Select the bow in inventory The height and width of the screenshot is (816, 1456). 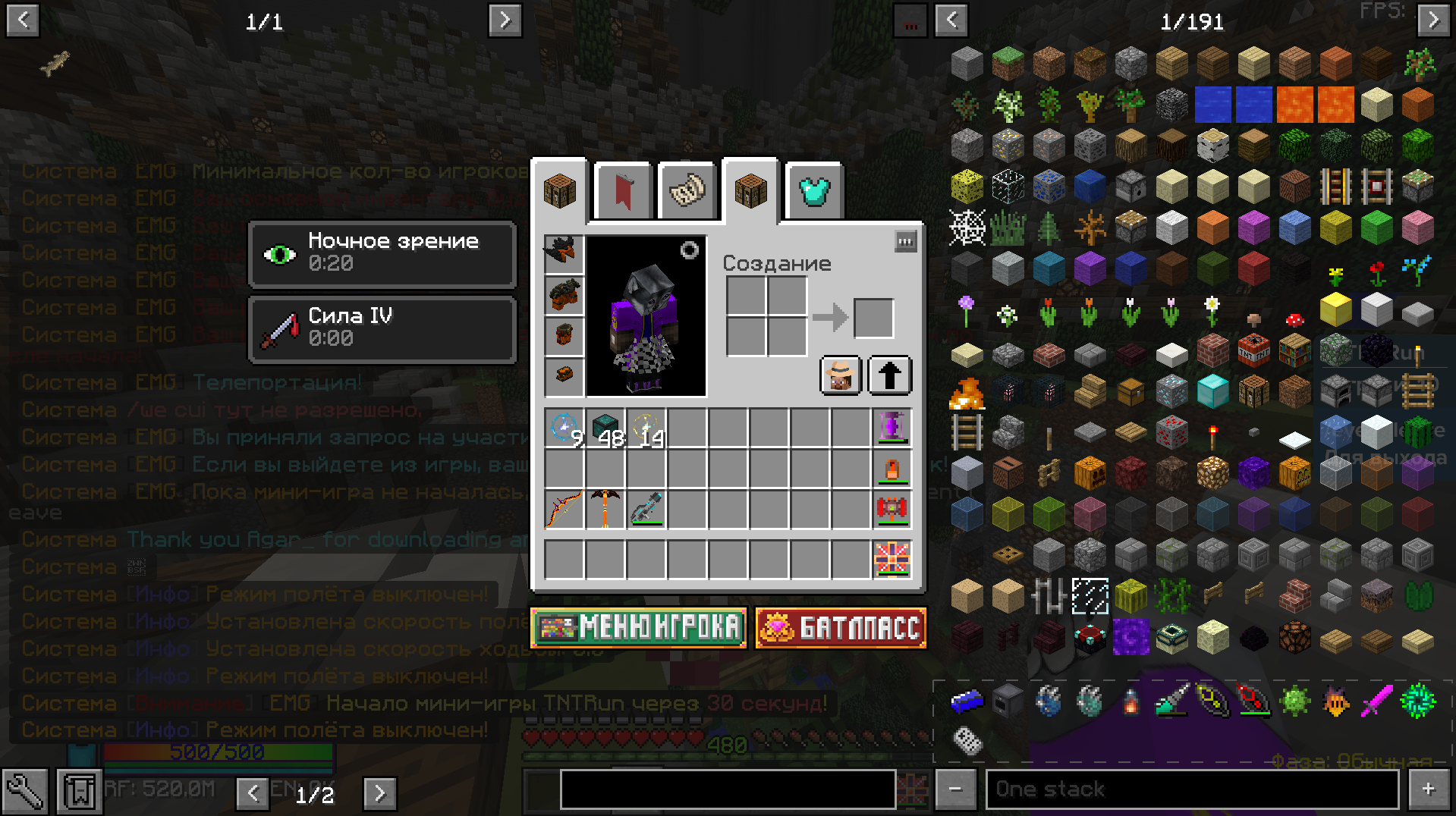pyautogui.click(x=564, y=508)
